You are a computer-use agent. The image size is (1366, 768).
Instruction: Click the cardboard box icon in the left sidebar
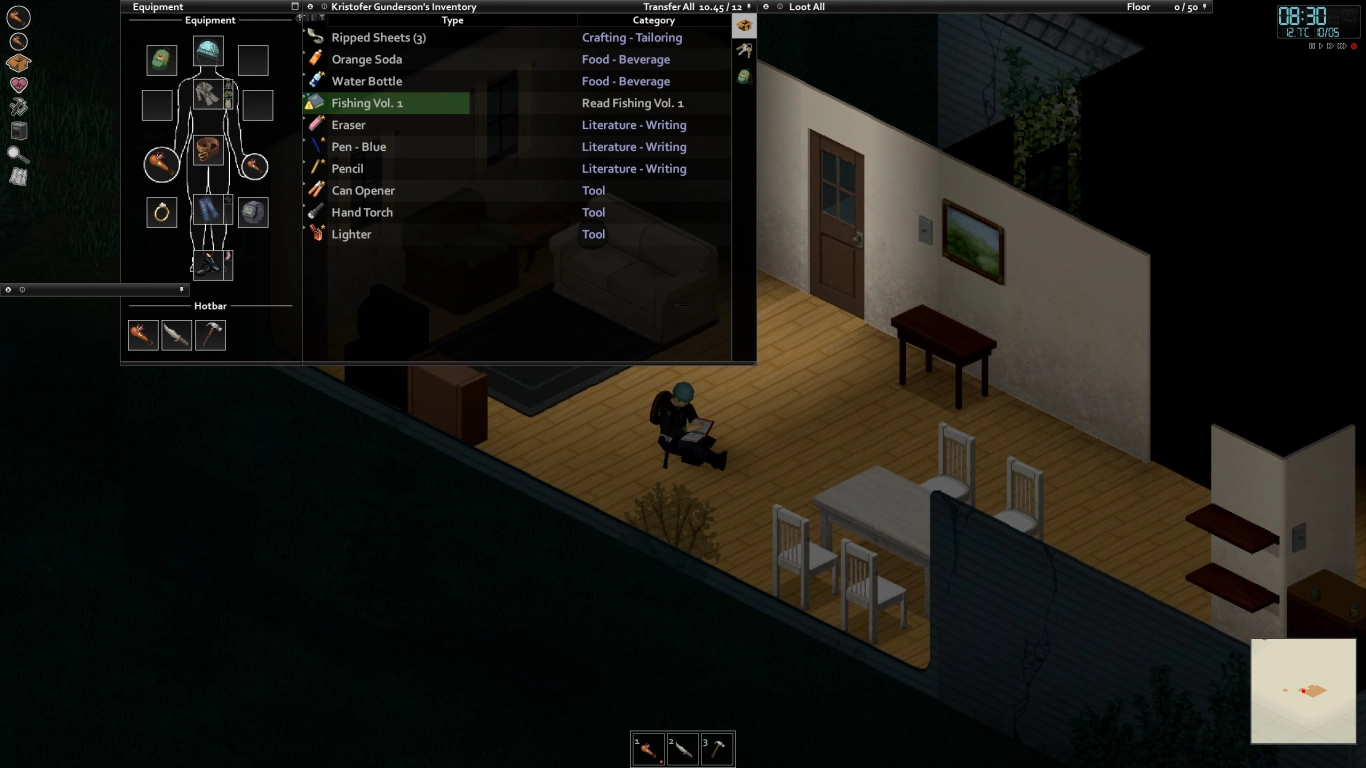[17, 62]
